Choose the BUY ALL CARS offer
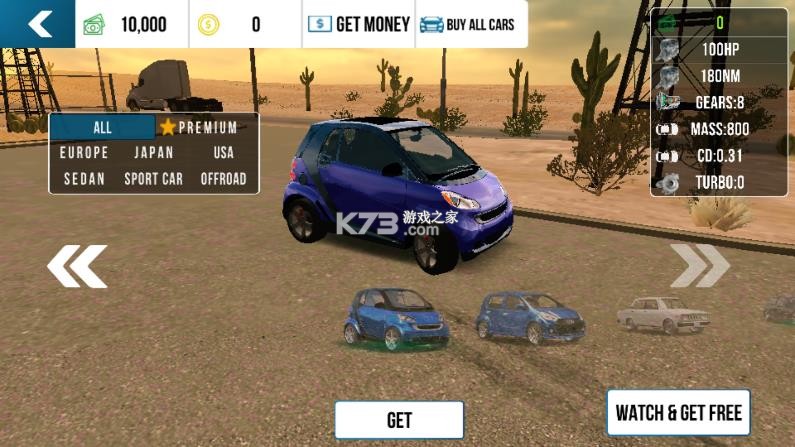Screen dimensions: 795x447 click(x=468, y=24)
